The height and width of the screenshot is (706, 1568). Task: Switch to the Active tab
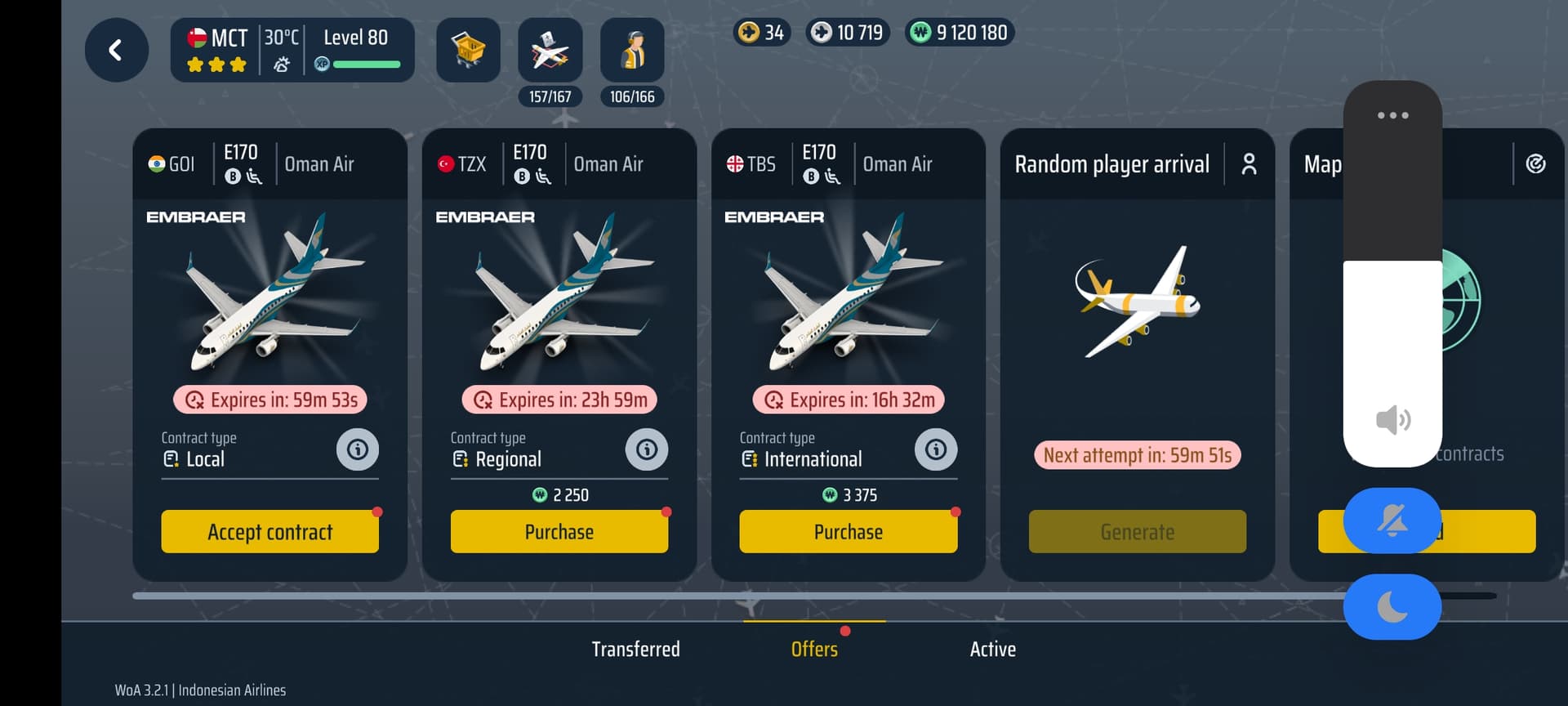(992, 650)
